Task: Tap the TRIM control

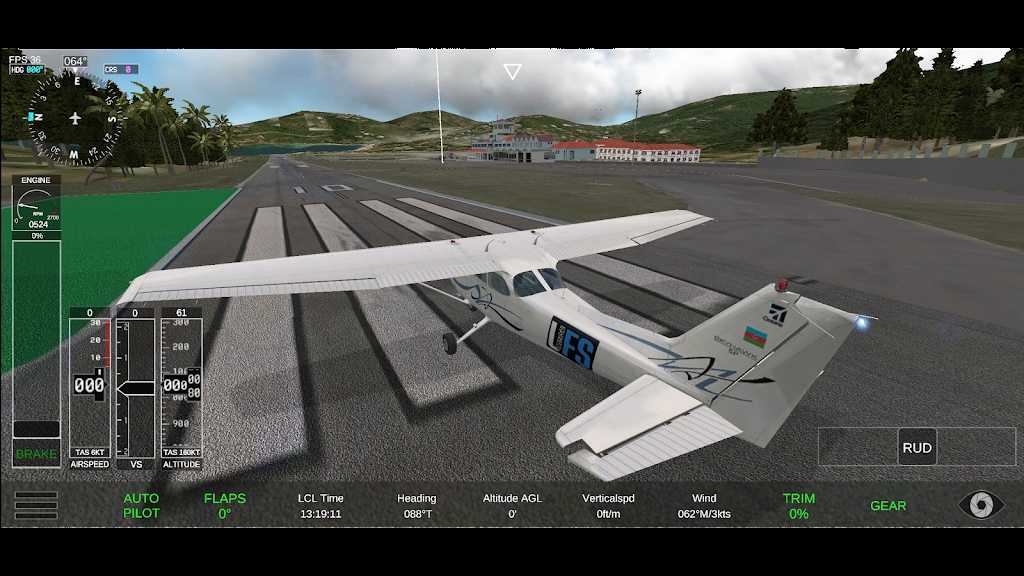Action: point(798,505)
